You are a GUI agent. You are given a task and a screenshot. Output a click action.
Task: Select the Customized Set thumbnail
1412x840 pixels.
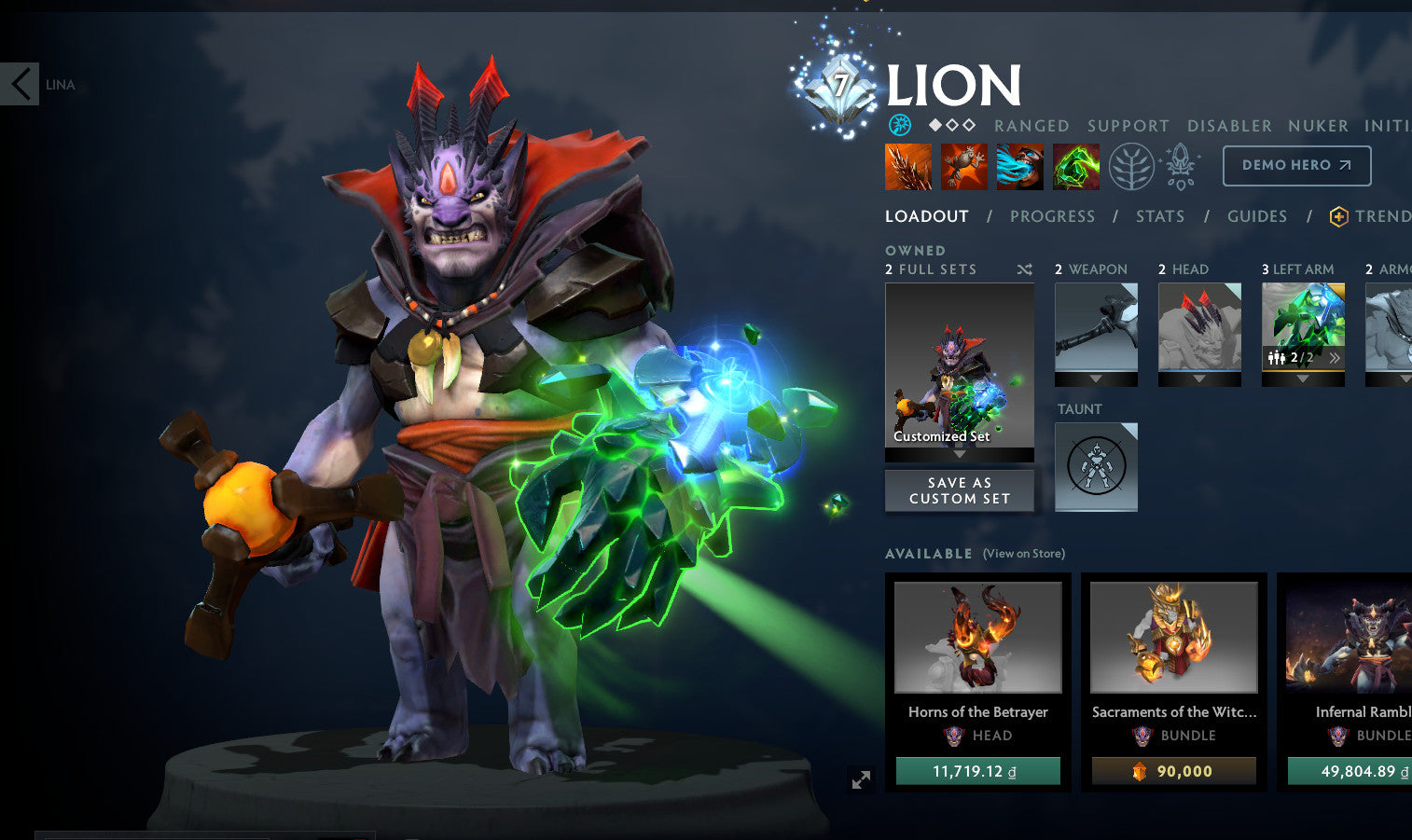(x=959, y=368)
